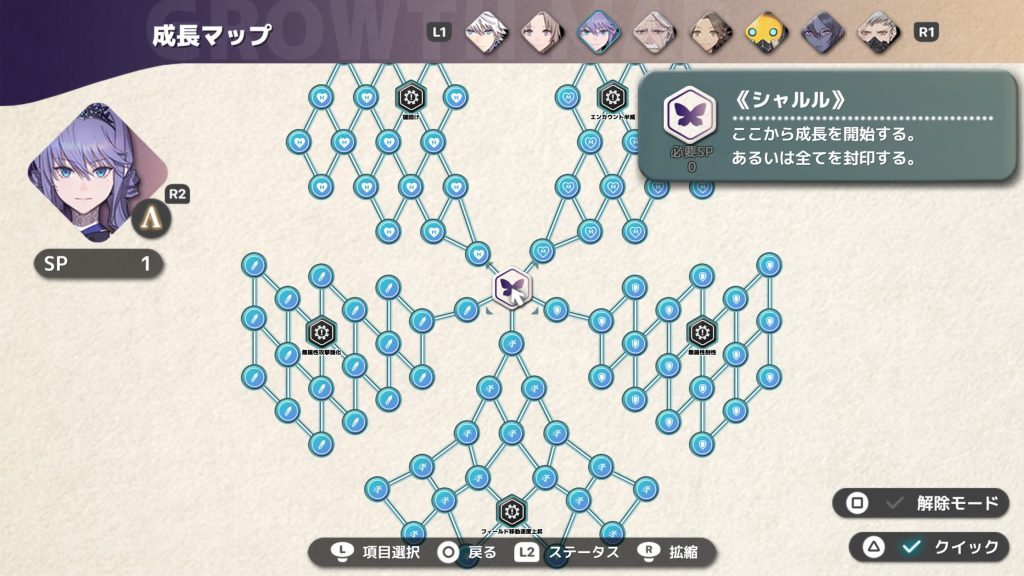Image resolution: width=1024 pixels, height=576 pixels.
Task: Select the 無属性耐性 skill node
Action: coord(702,331)
